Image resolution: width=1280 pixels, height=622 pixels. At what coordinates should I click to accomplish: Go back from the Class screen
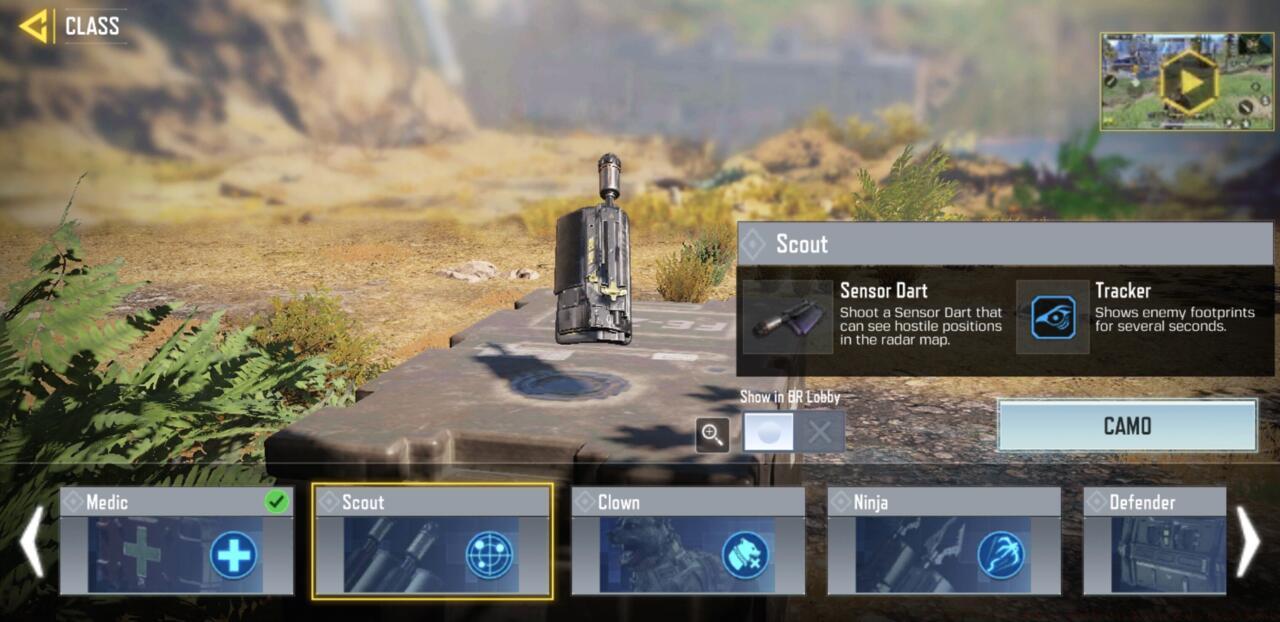click(x=36, y=26)
